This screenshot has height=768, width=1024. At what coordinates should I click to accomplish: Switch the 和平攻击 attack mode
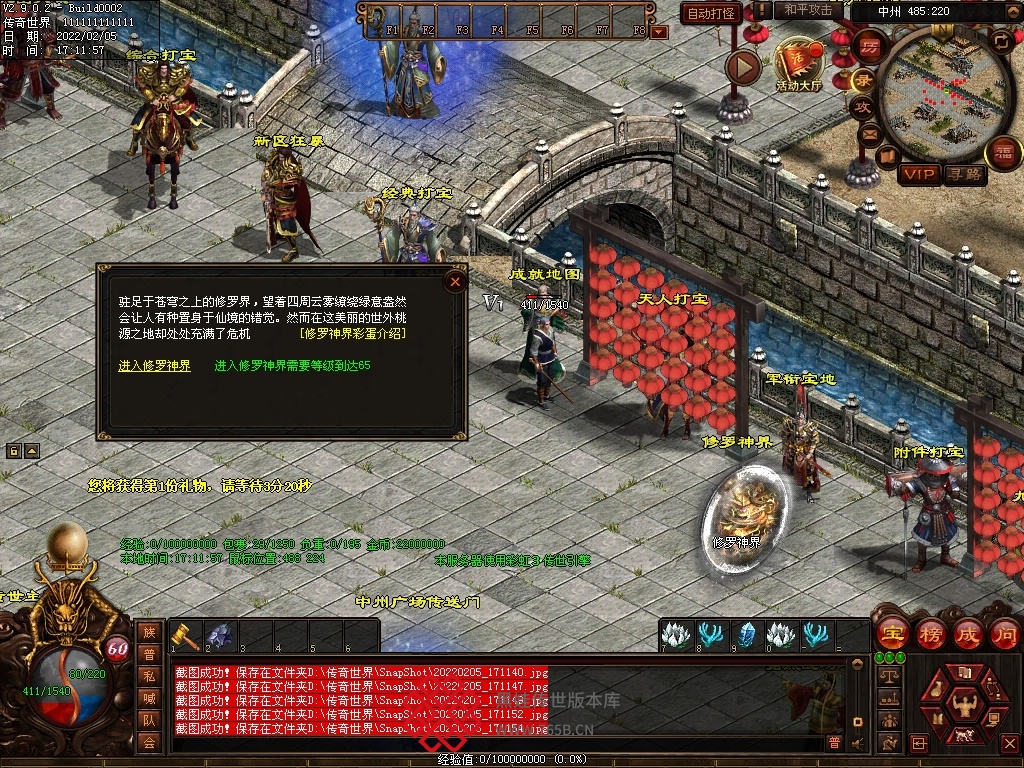pos(808,10)
